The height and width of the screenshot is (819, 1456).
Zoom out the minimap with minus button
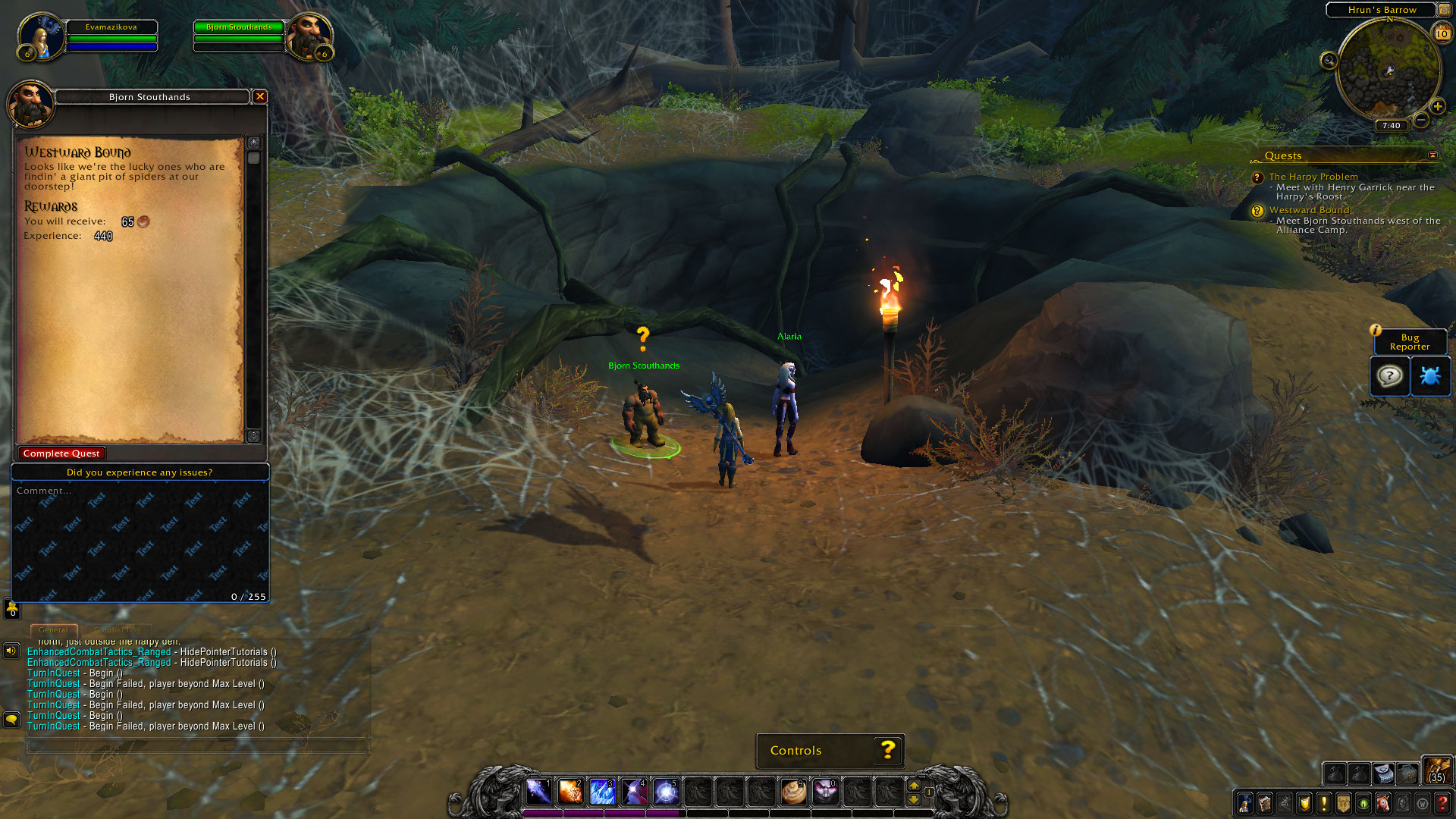pos(1421,120)
